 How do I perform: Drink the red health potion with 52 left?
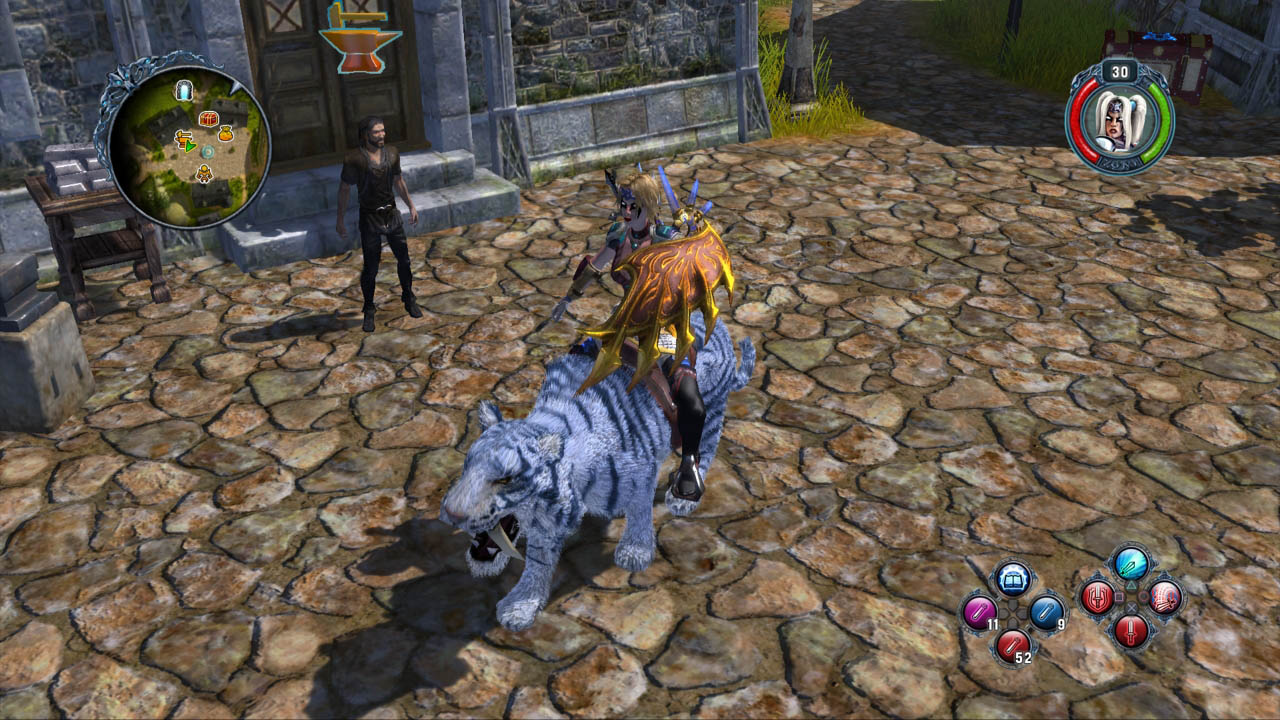[x=1012, y=643]
